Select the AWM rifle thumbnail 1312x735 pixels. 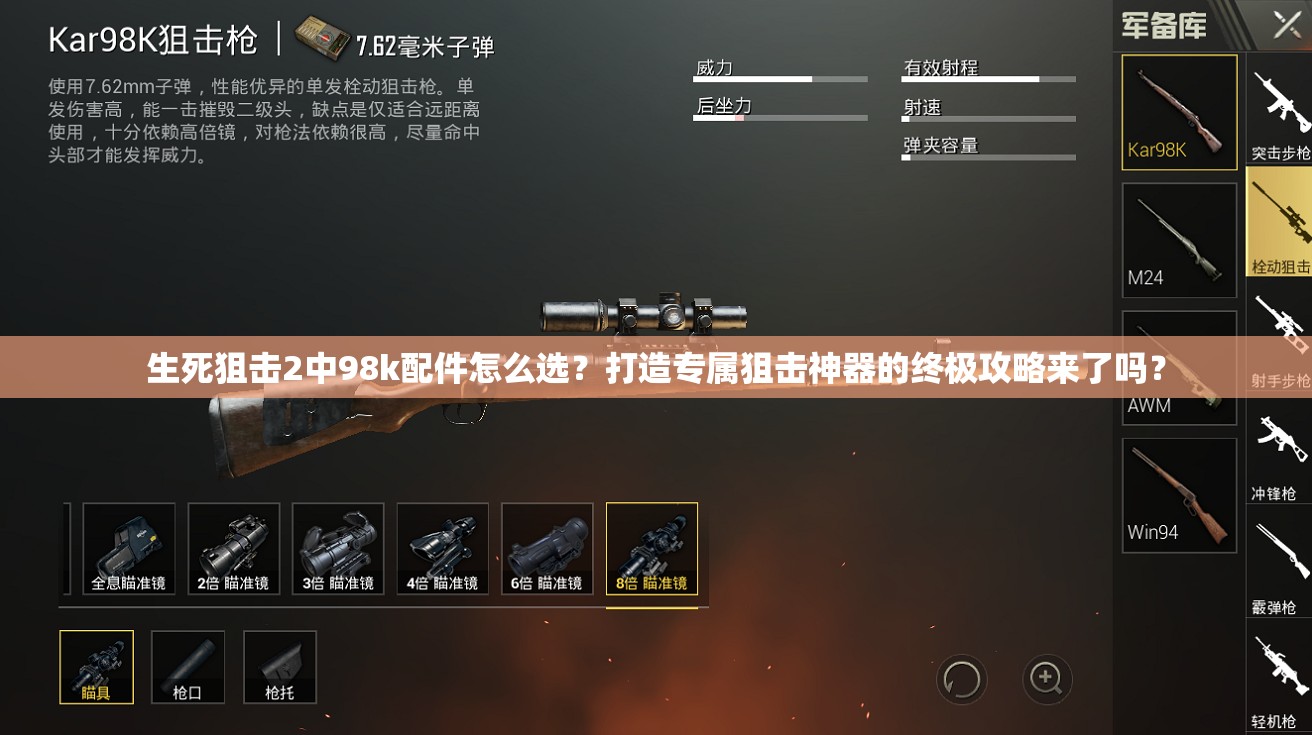[1179, 367]
